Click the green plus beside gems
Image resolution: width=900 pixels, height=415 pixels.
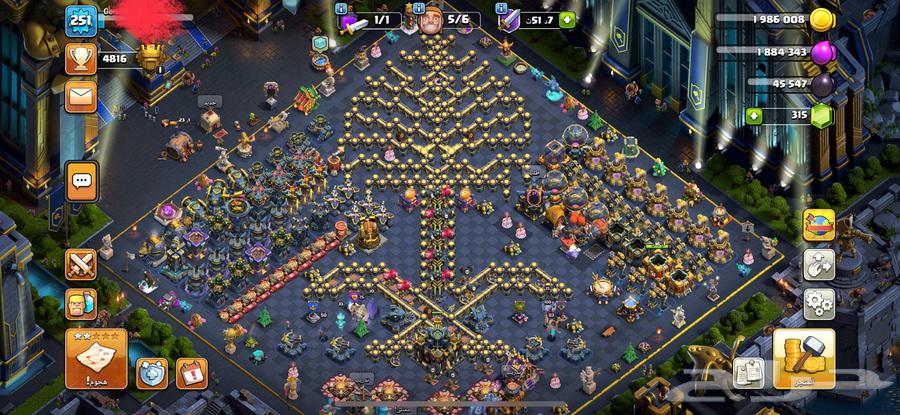click(754, 116)
